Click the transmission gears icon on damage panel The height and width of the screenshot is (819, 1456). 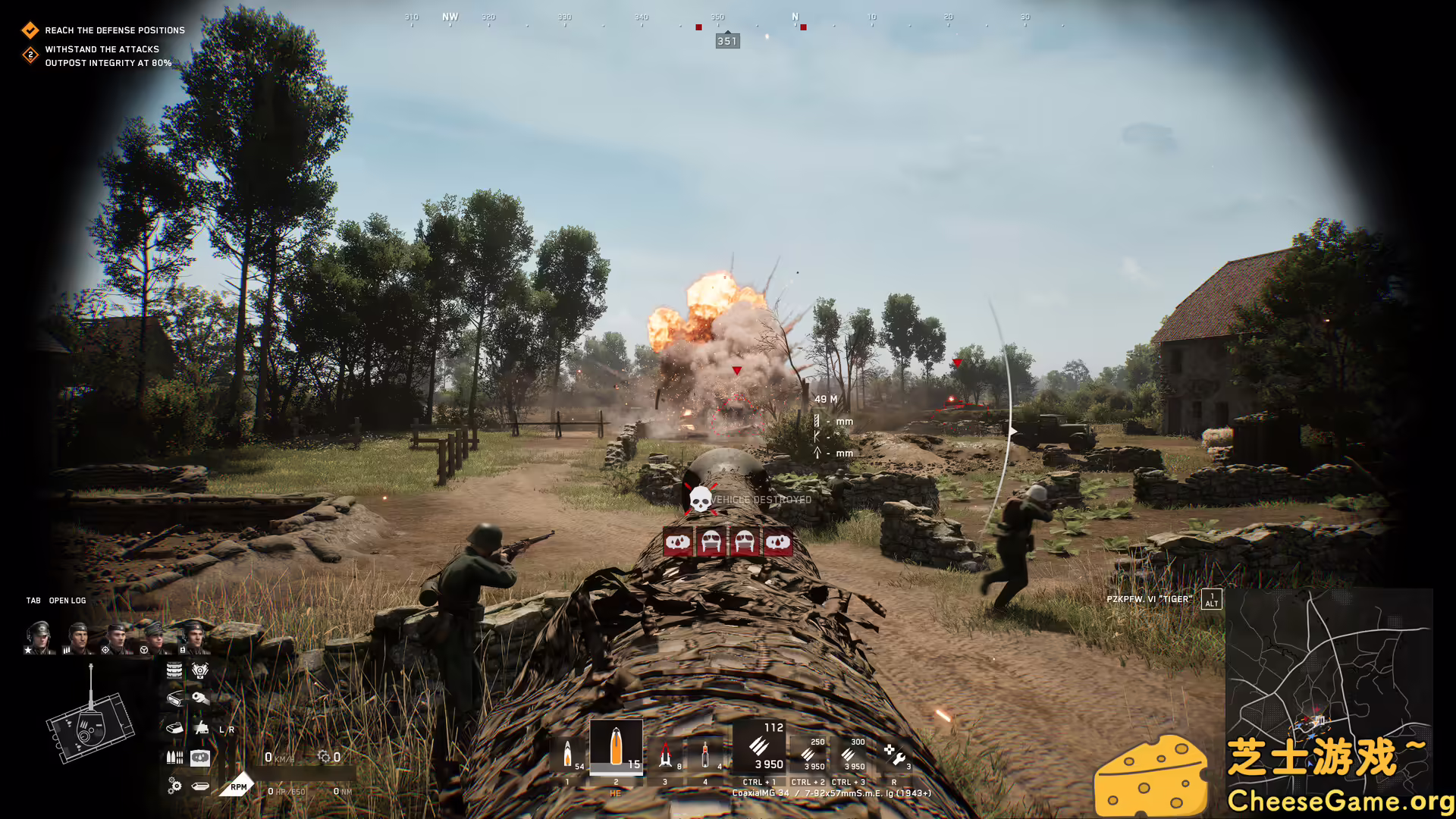pos(174,786)
